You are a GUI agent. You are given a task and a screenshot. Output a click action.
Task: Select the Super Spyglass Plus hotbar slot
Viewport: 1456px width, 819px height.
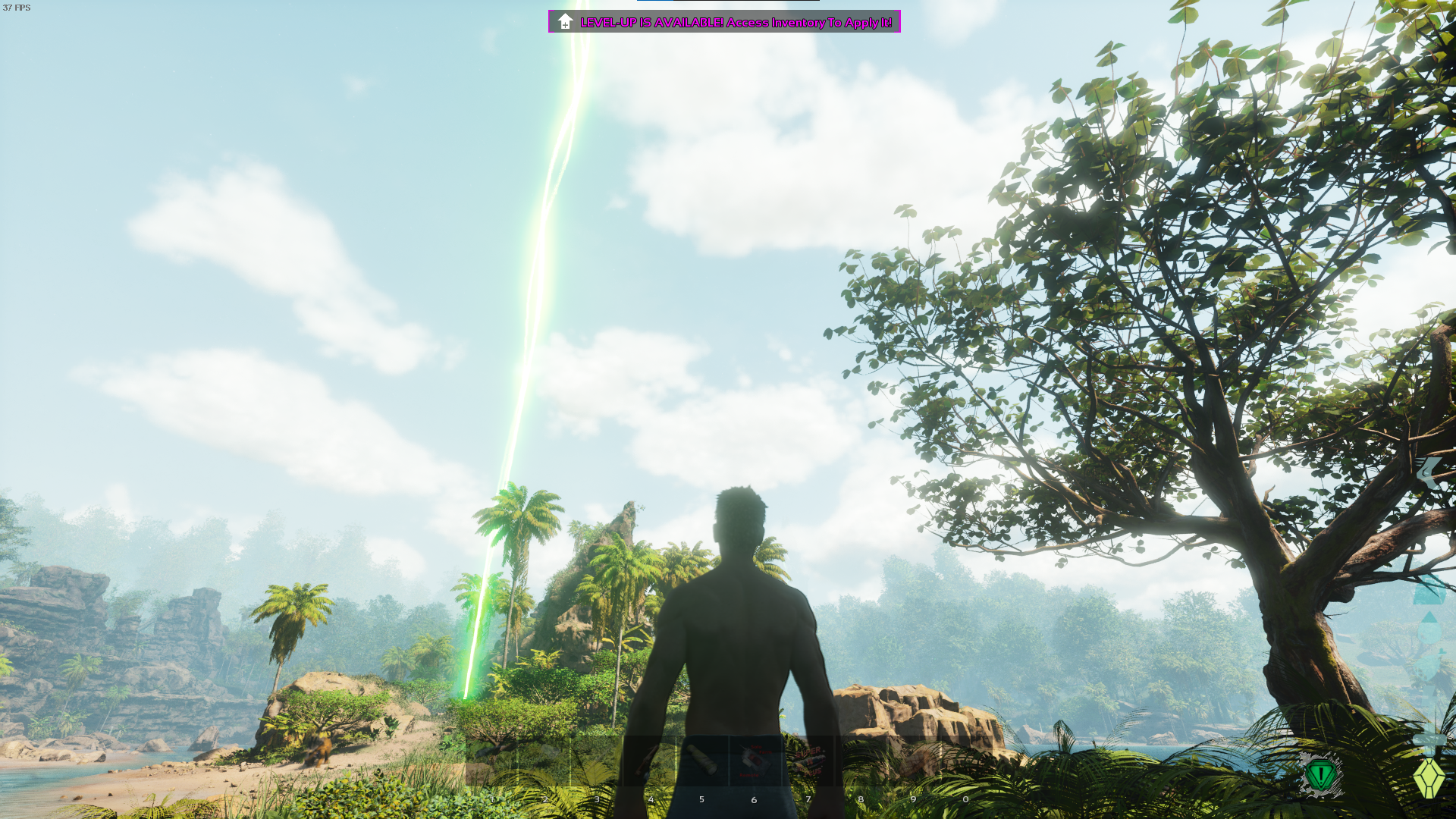808,761
